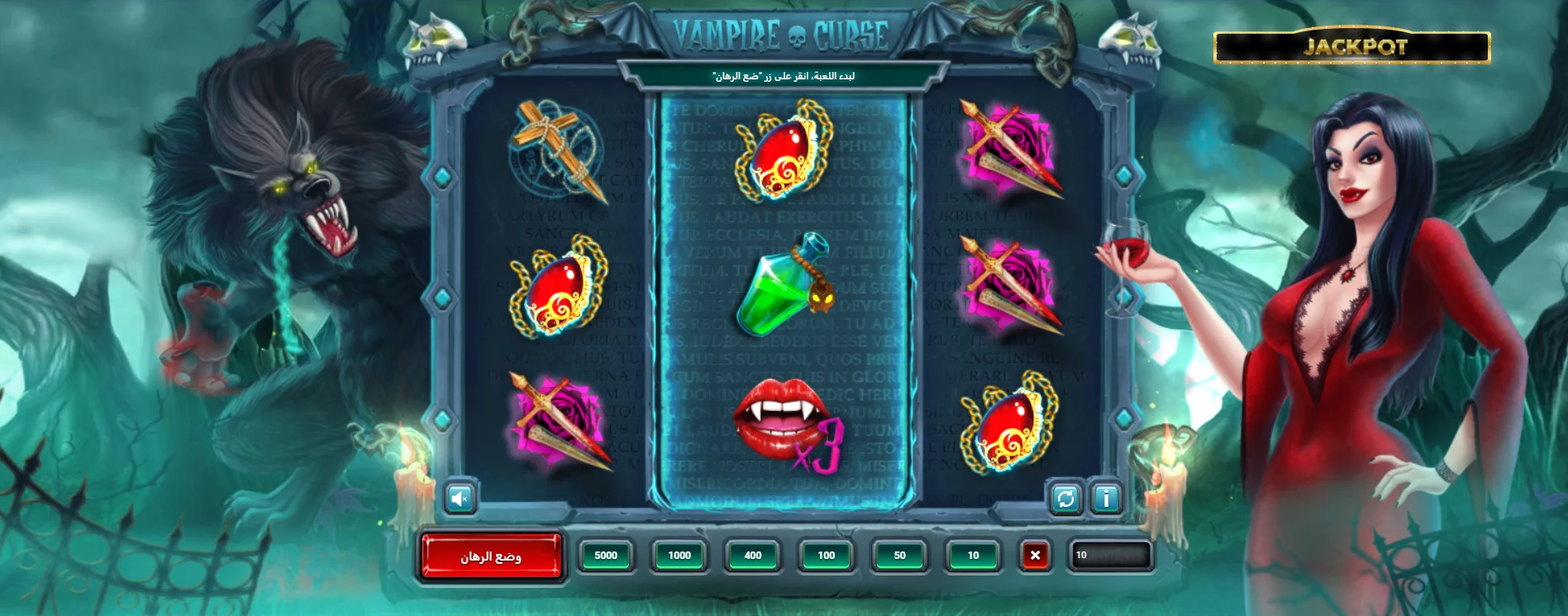Click the green potion bottle symbol
The height and width of the screenshot is (616, 1568).
tap(785, 289)
